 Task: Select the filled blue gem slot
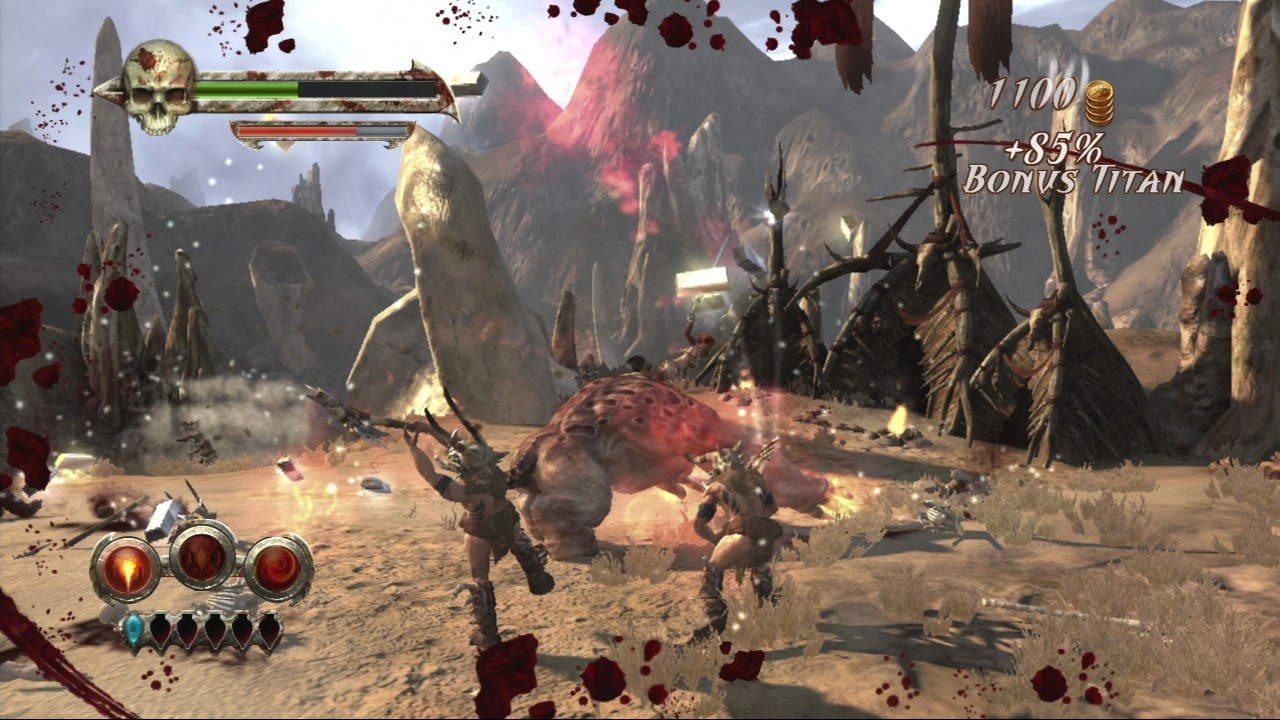pos(134,629)
